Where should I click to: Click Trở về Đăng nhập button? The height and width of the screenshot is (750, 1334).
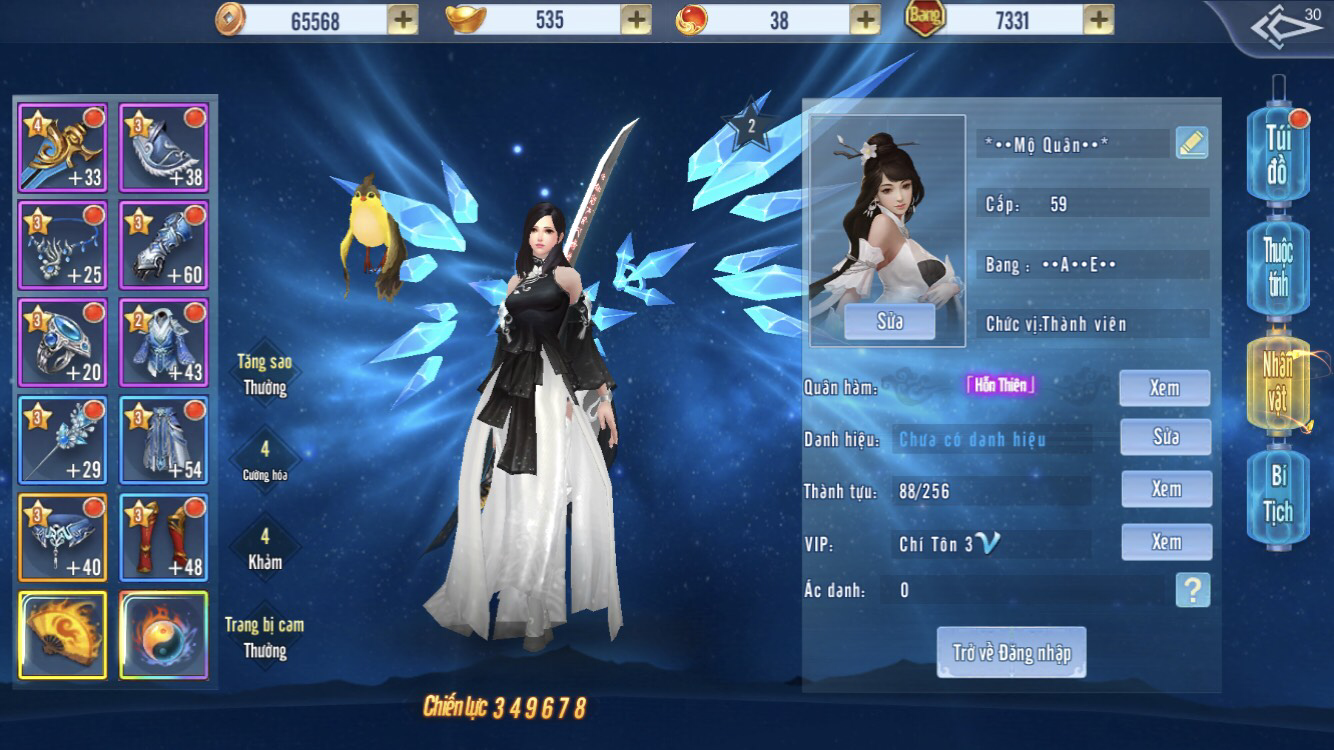[1011, 653]
